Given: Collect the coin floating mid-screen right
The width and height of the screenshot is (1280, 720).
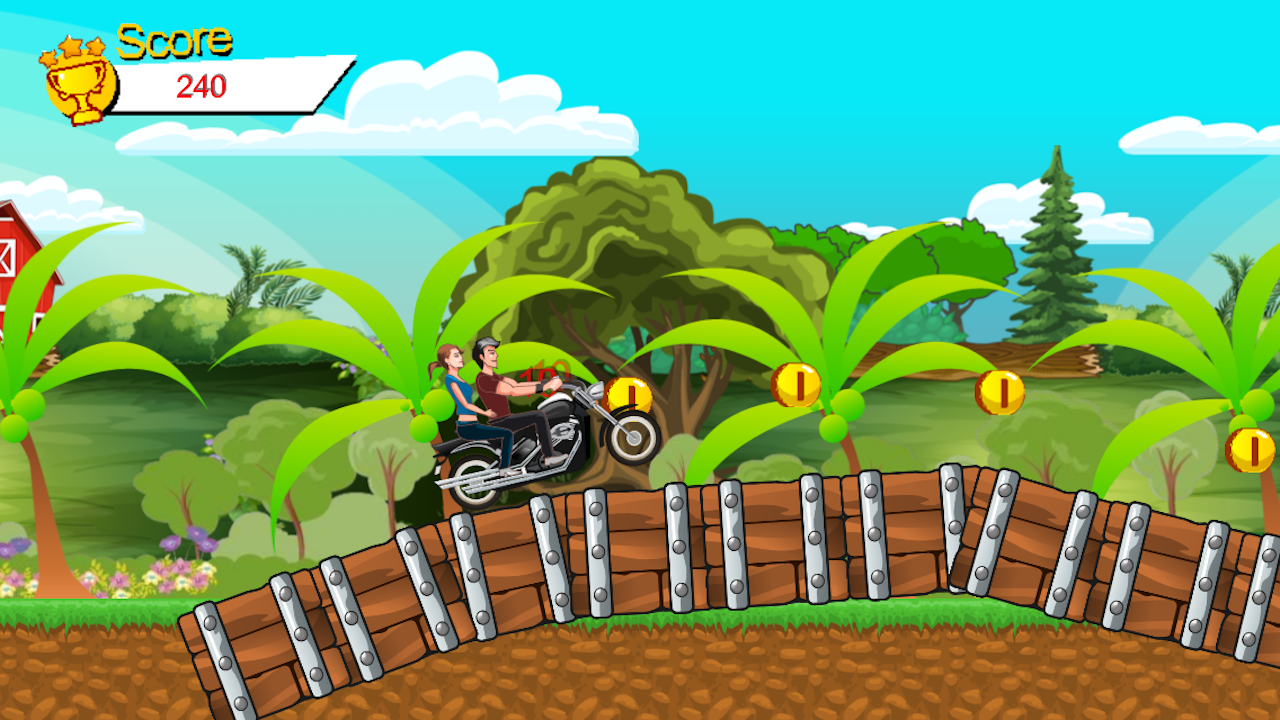Looking at the screenshot, I should [x=797, y=384].
